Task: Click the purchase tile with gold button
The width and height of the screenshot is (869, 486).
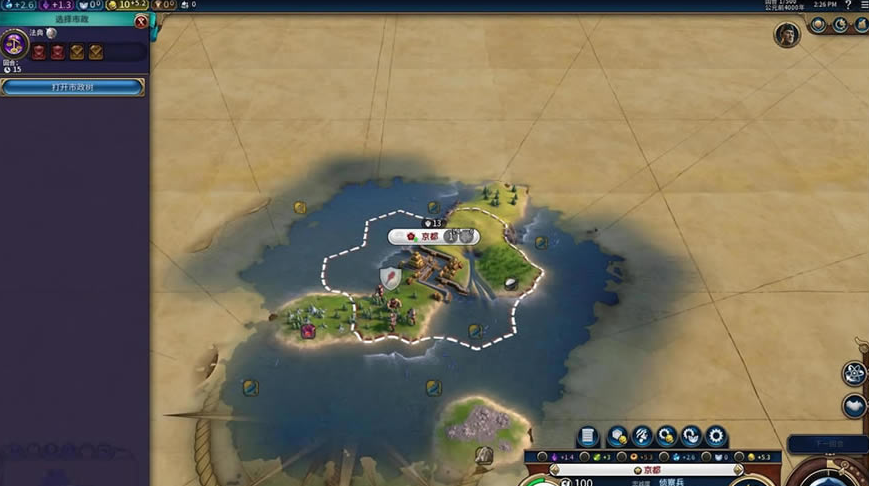Action: pos(618,436)
